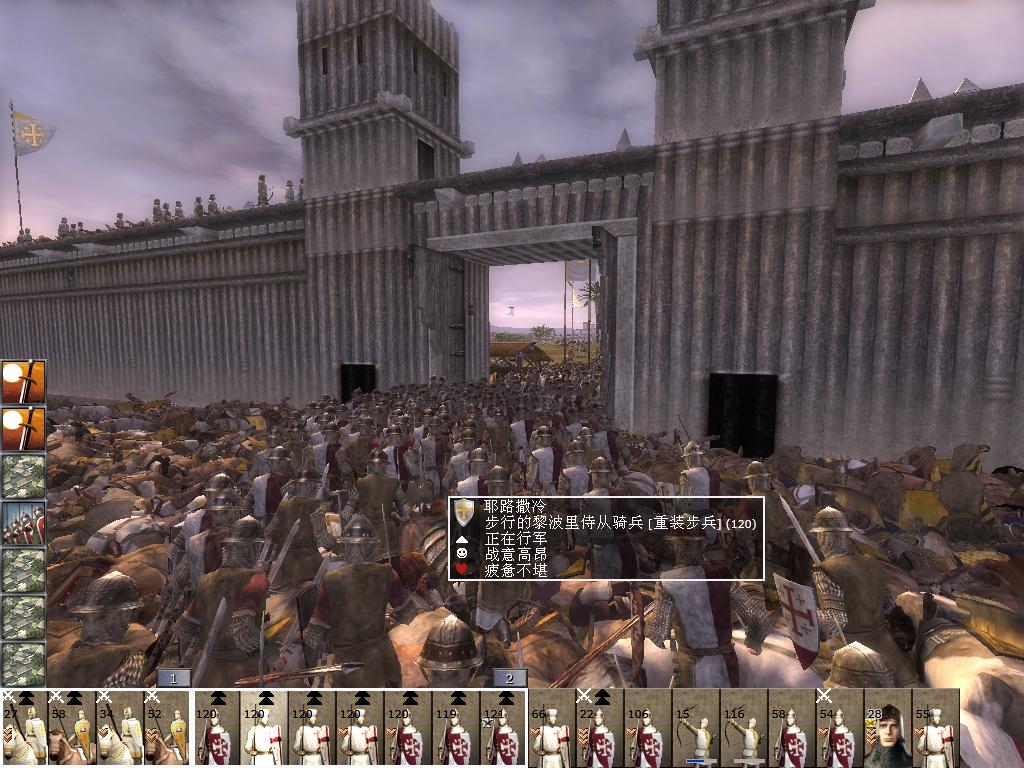Choose the unit card with 22 soldiers
The image size is (1024, 768).
[x=599, y=728]
